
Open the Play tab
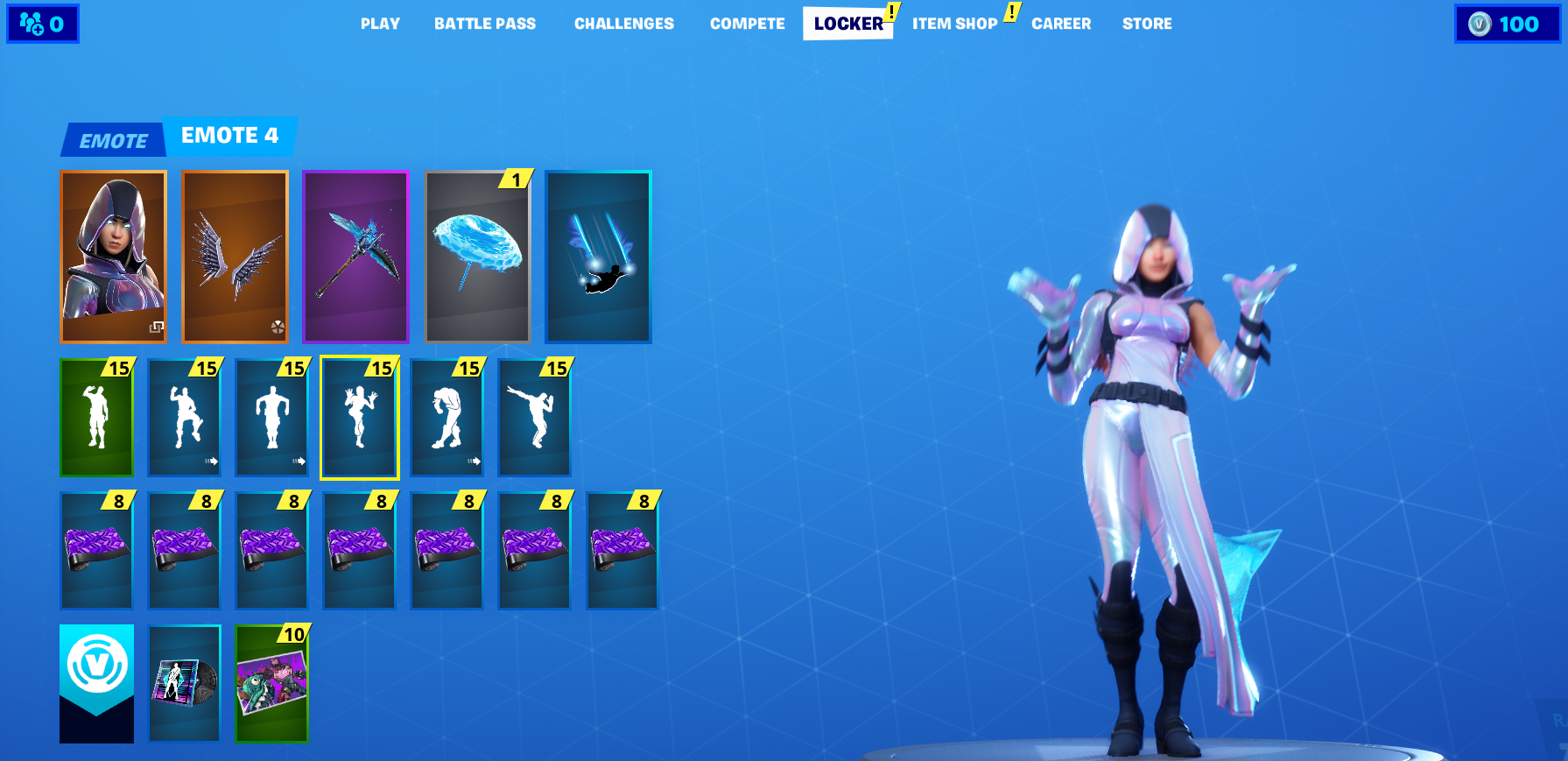380,24
